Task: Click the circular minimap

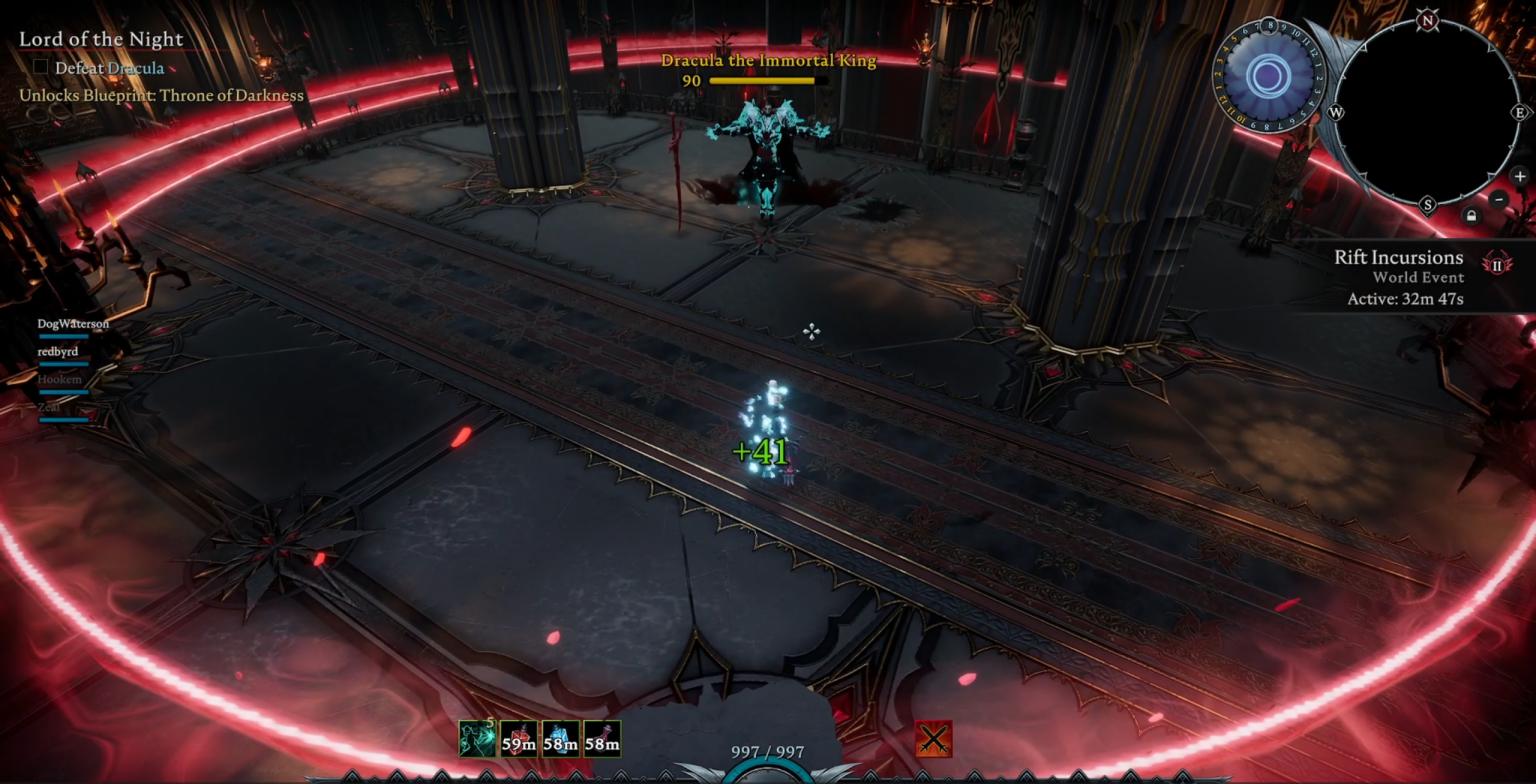Action: tap(1427, 112)
